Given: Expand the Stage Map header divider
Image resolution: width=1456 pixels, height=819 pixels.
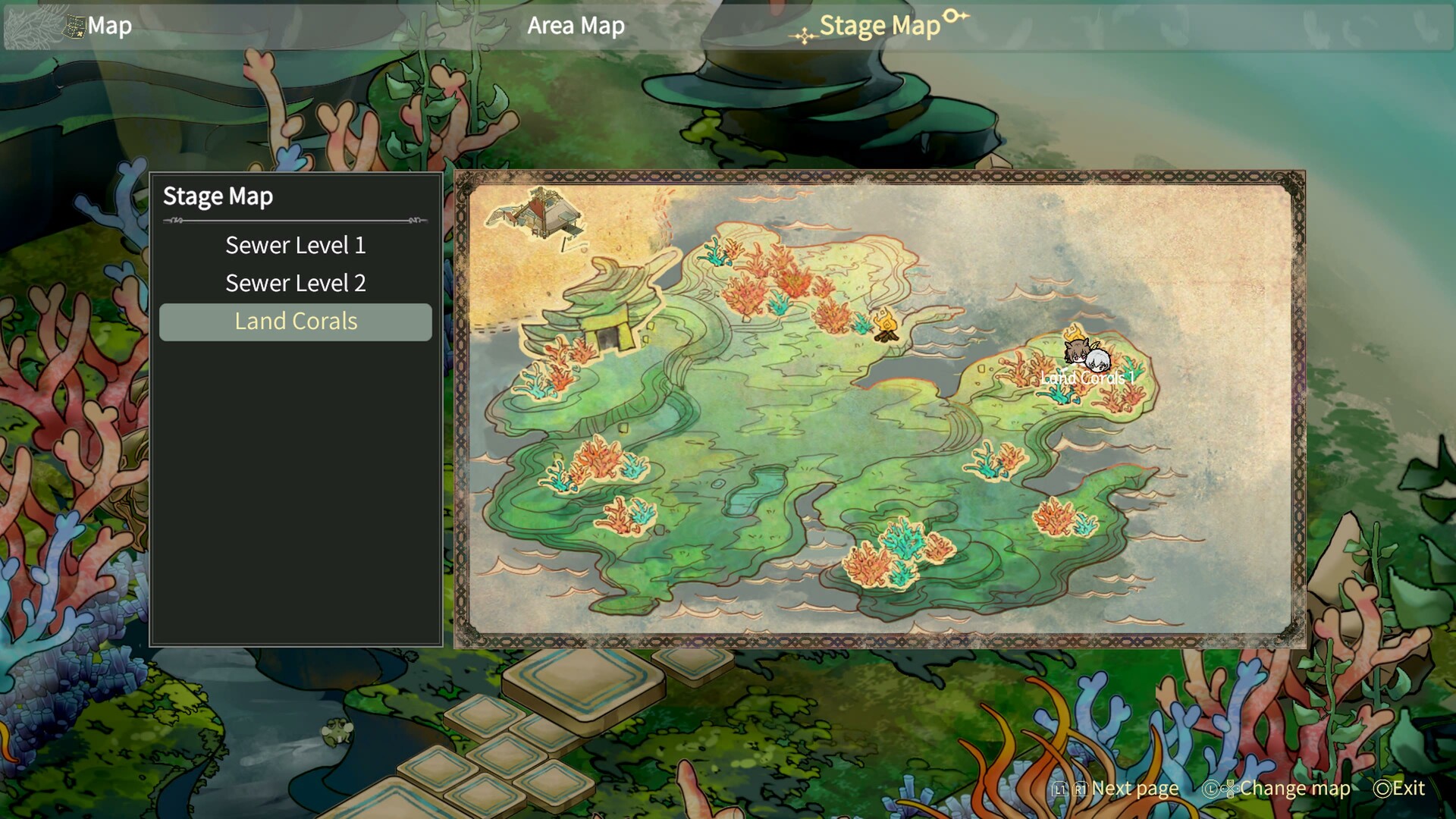Looking at the screenshot, I should pos(295,221).
